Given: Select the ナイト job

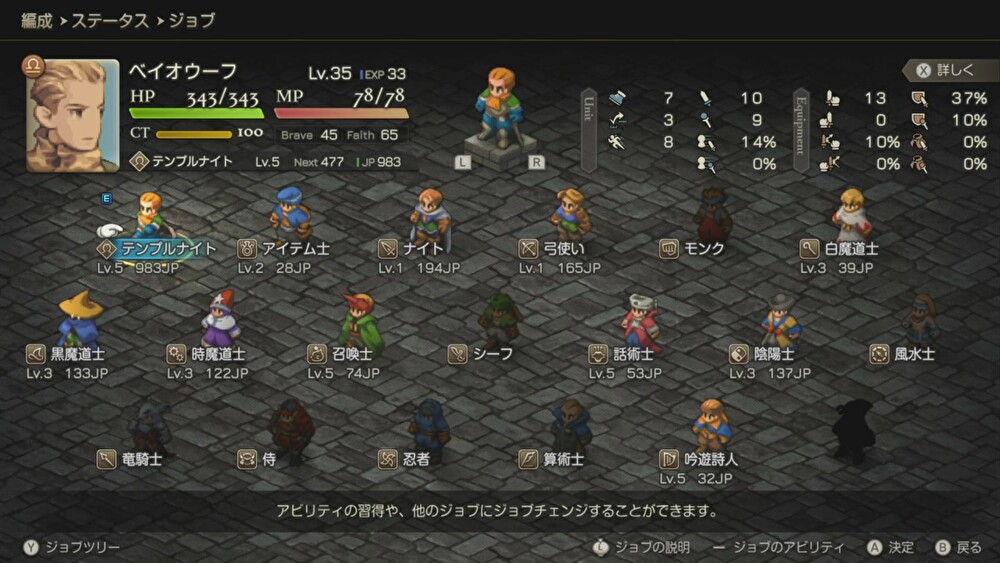Looking at the screenshot, I should (423, 248).
